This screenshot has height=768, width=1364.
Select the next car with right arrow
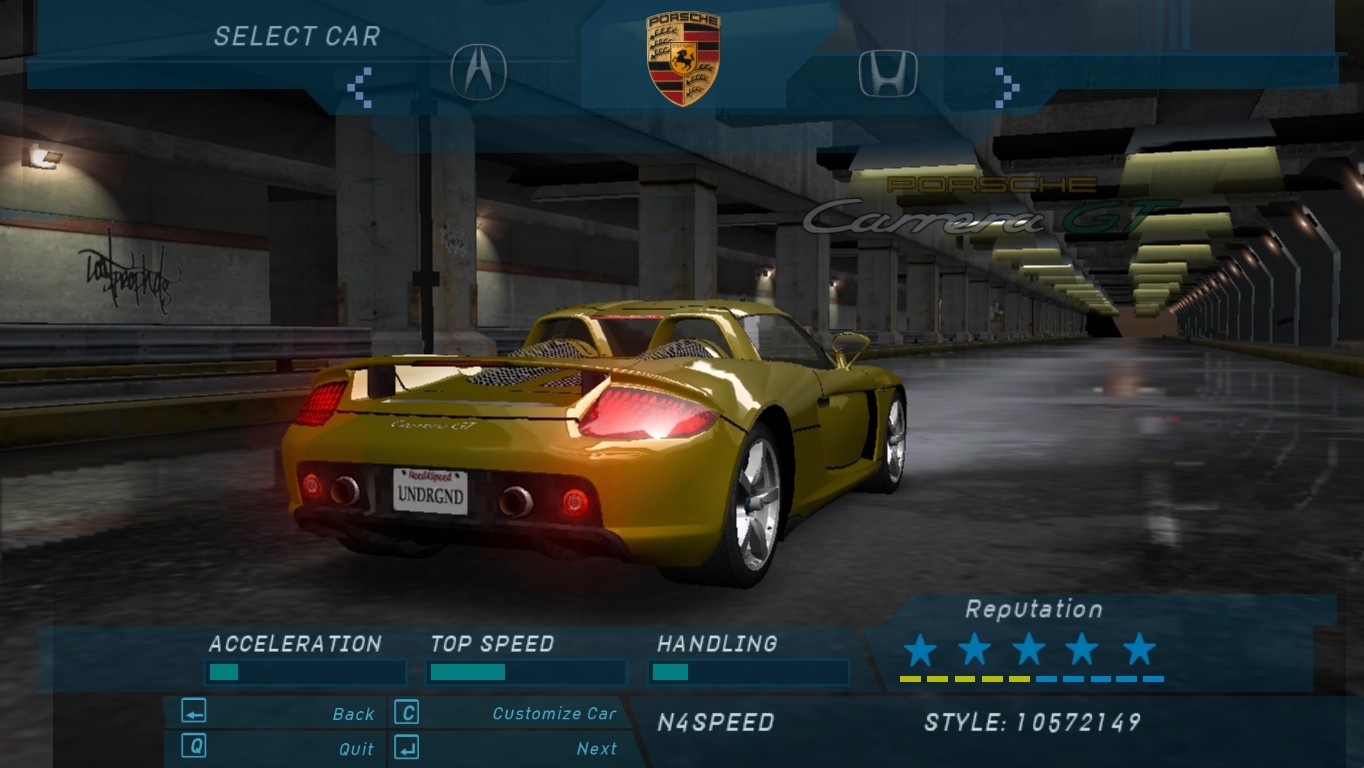tap(1006, 87)
